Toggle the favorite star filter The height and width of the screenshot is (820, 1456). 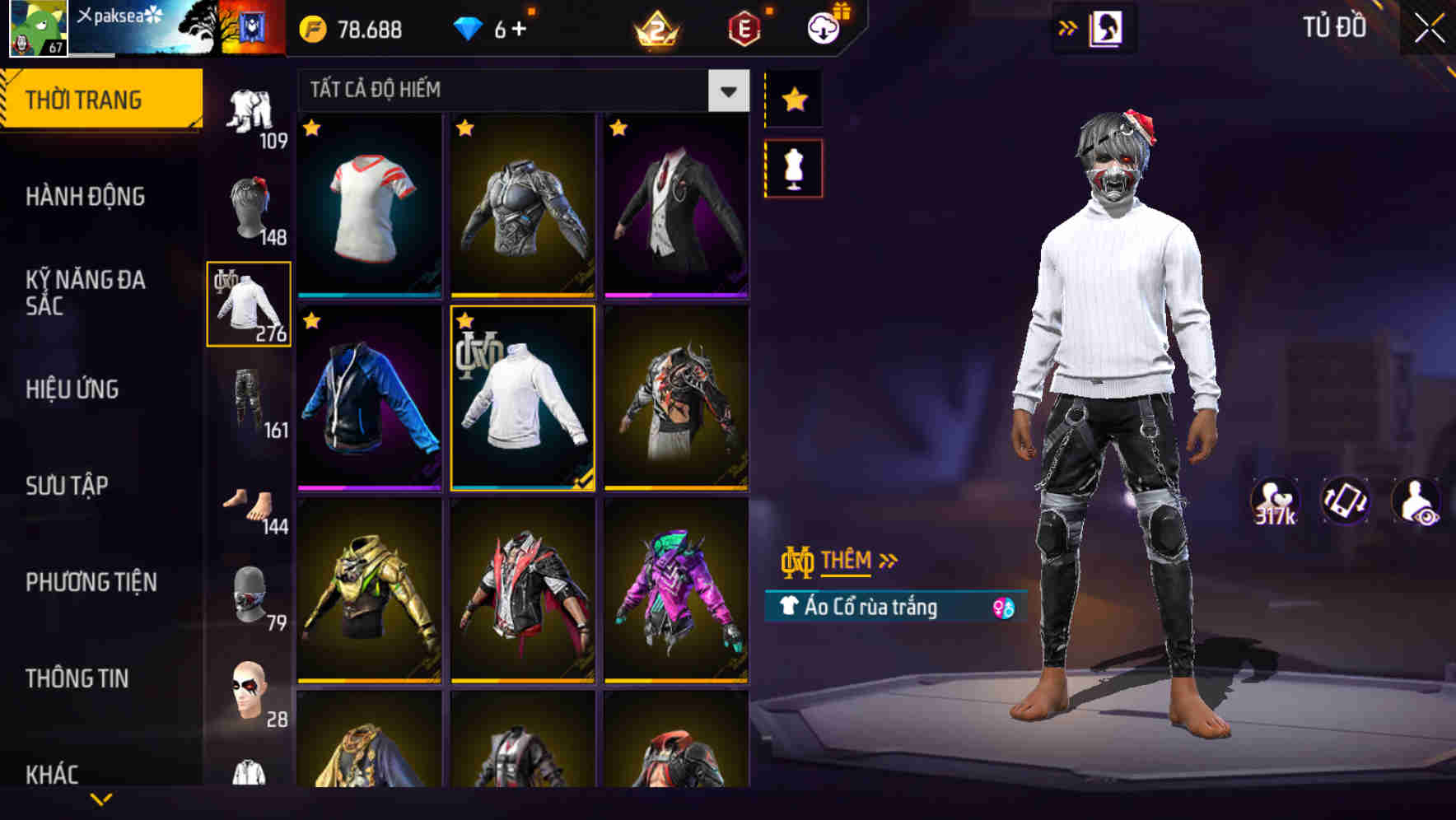(x=793, y=100)
